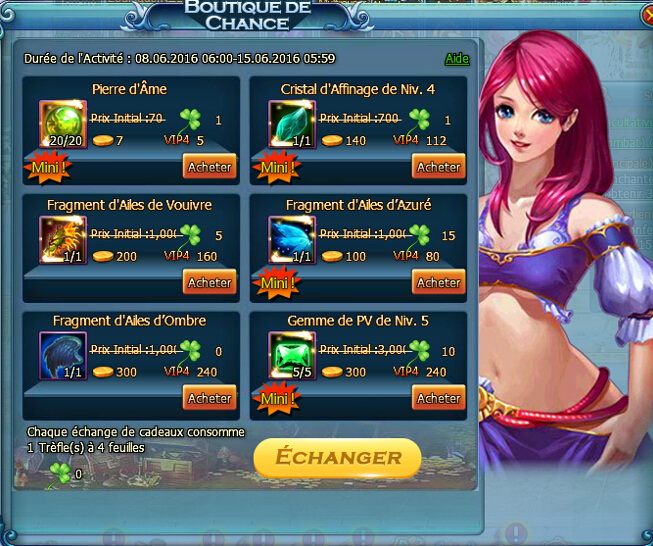653x546 pixels.
Task: Select the Pierre d'Âme item icon
Action: click(x=62, y=124)
